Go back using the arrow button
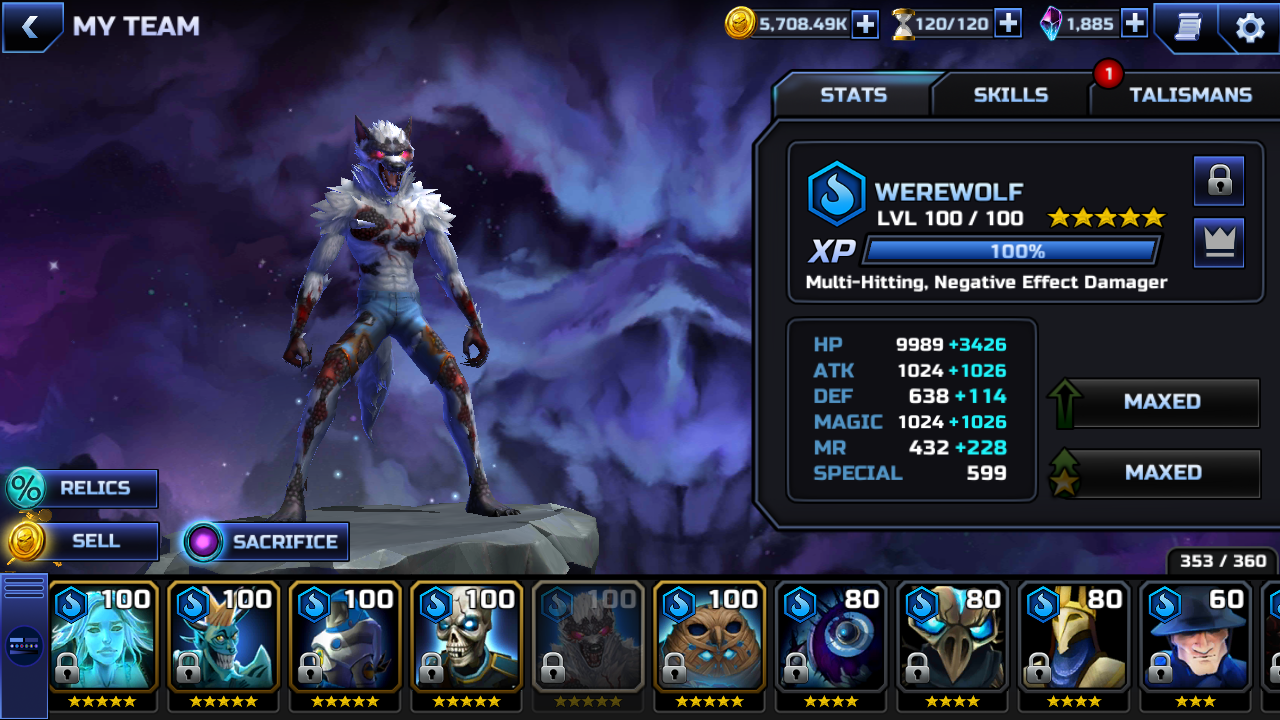Image resolution: width=1280 pixels, height=720 pixels. (31, 27)
